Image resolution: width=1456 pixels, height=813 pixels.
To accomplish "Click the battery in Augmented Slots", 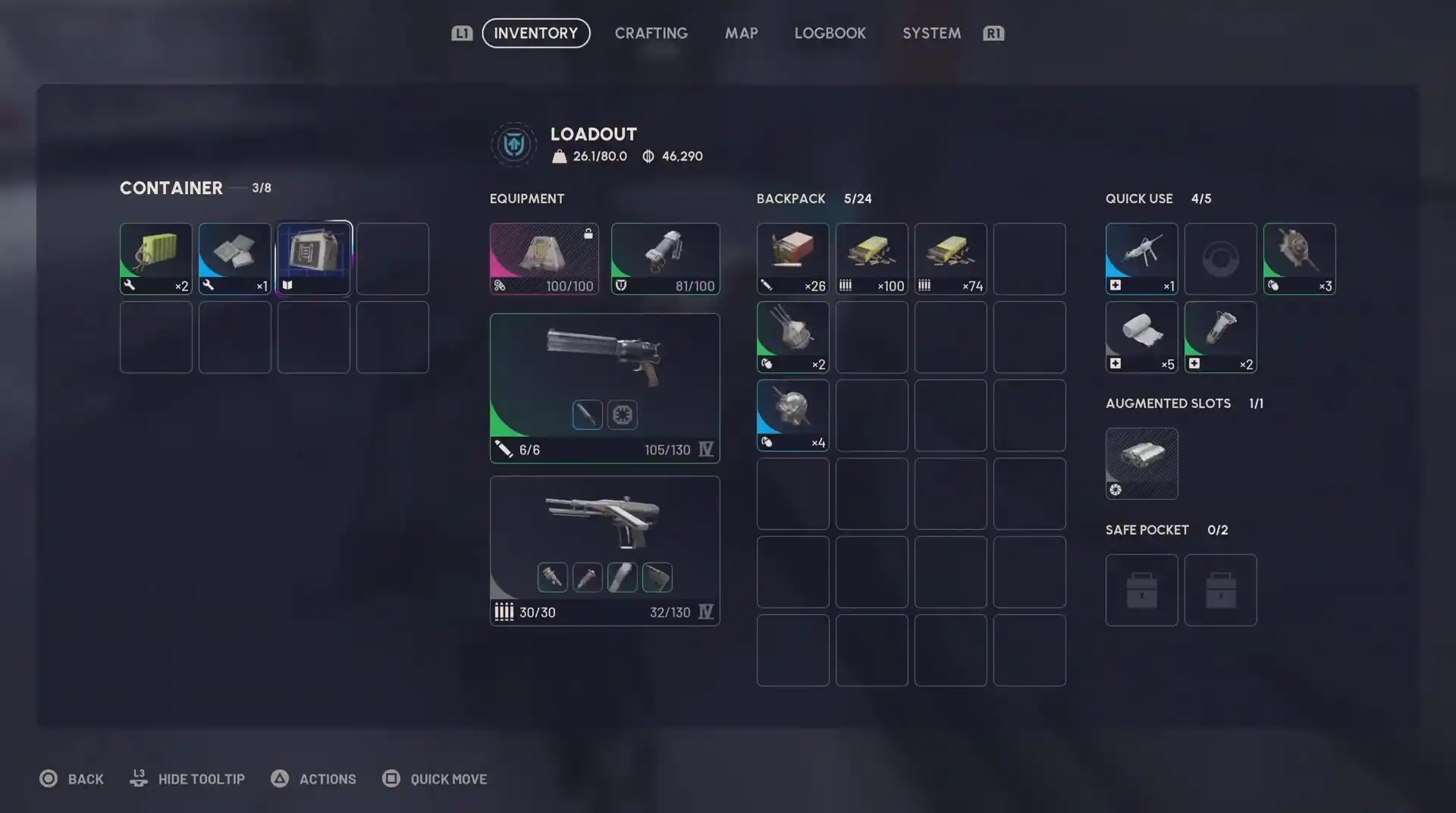I will pos(1141,463).
